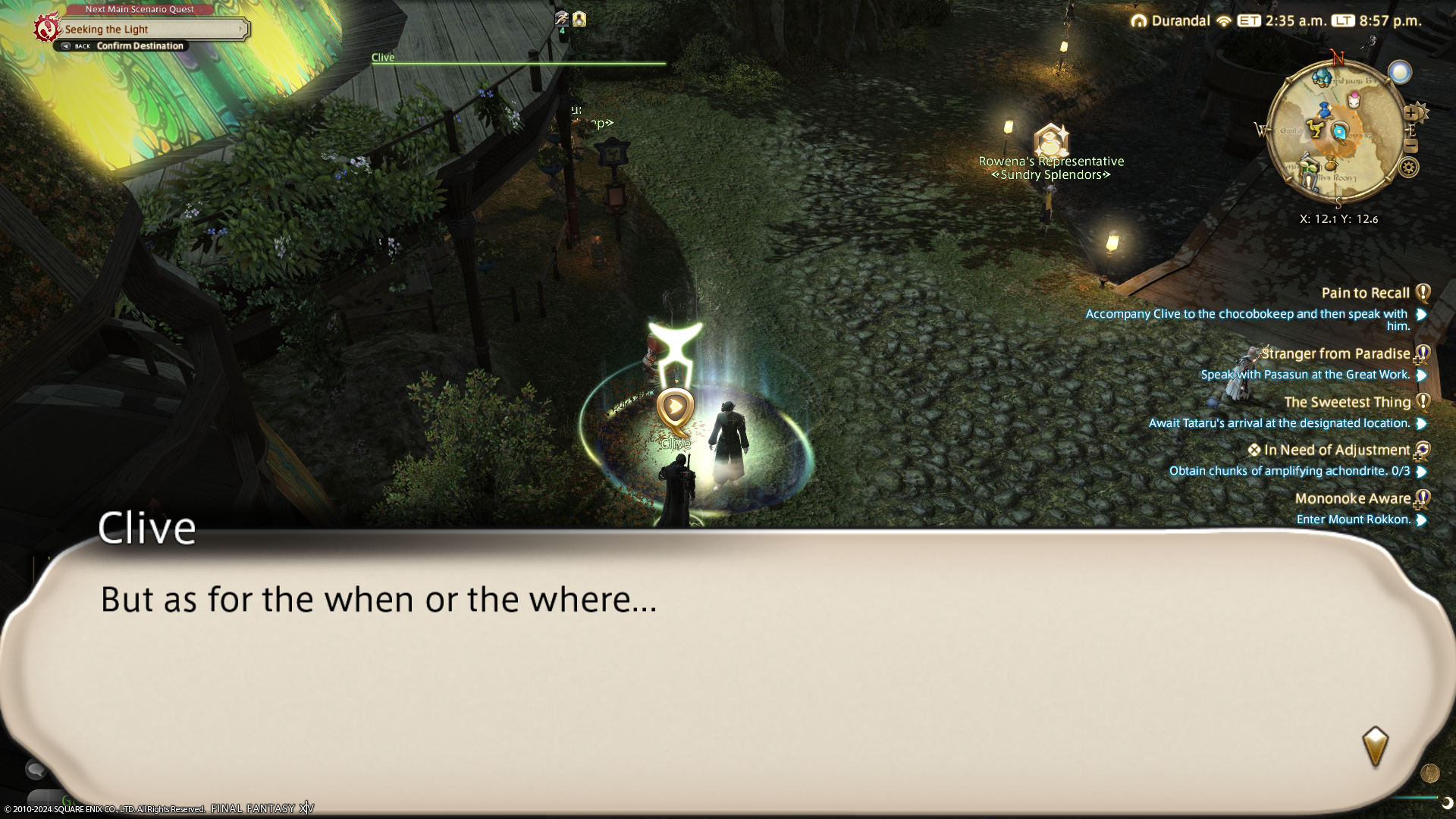Image resolution: width=1456 pixels, height=819 pixels.
Task: Open the Mononoke Aware quest entry
Action: coord(1352,499)
